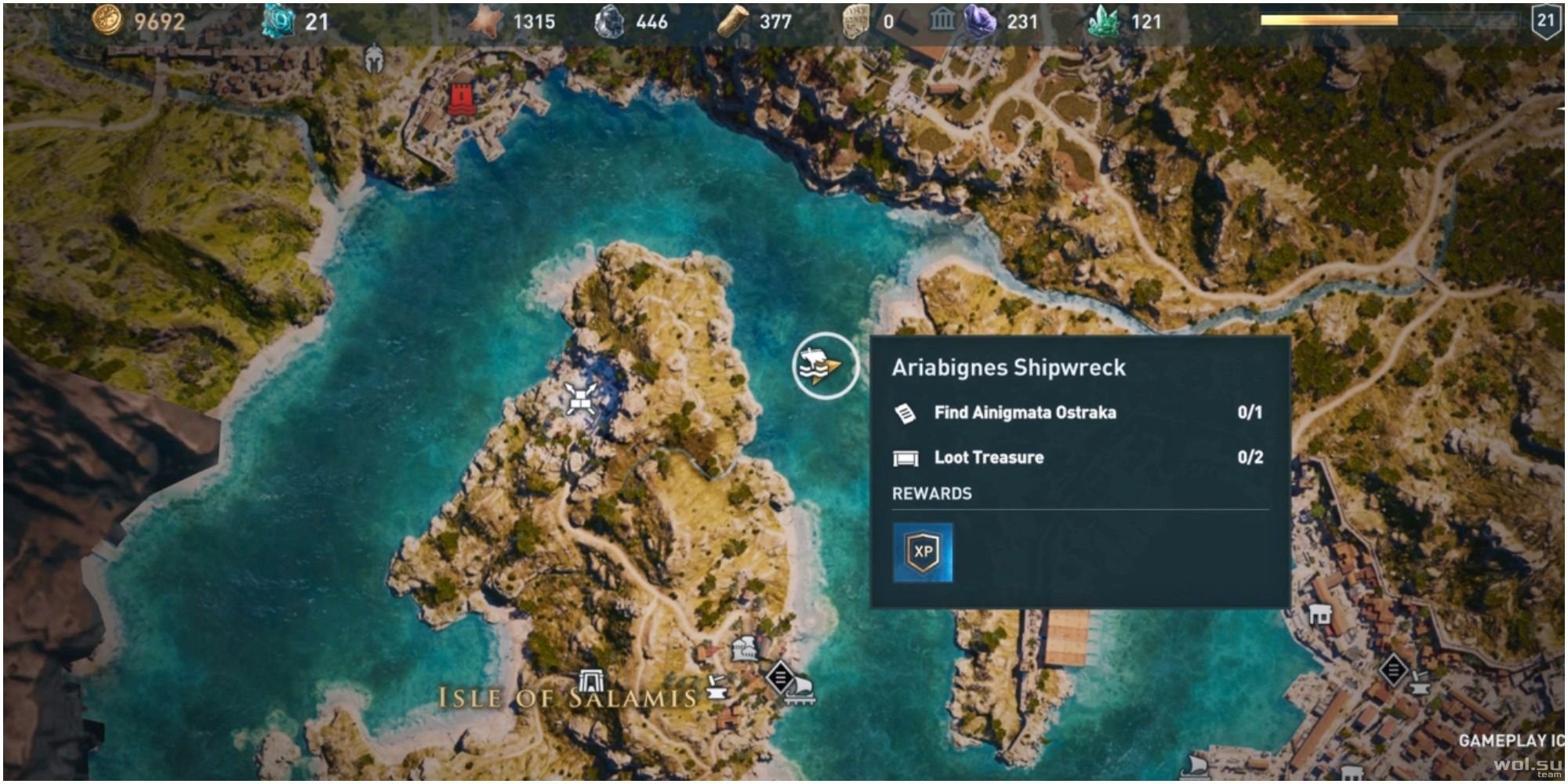This screenshot has width=1568, height=784.
Task: Select the blacksmith anvil beside the Salamis label
Action: (x=716, y=688)
